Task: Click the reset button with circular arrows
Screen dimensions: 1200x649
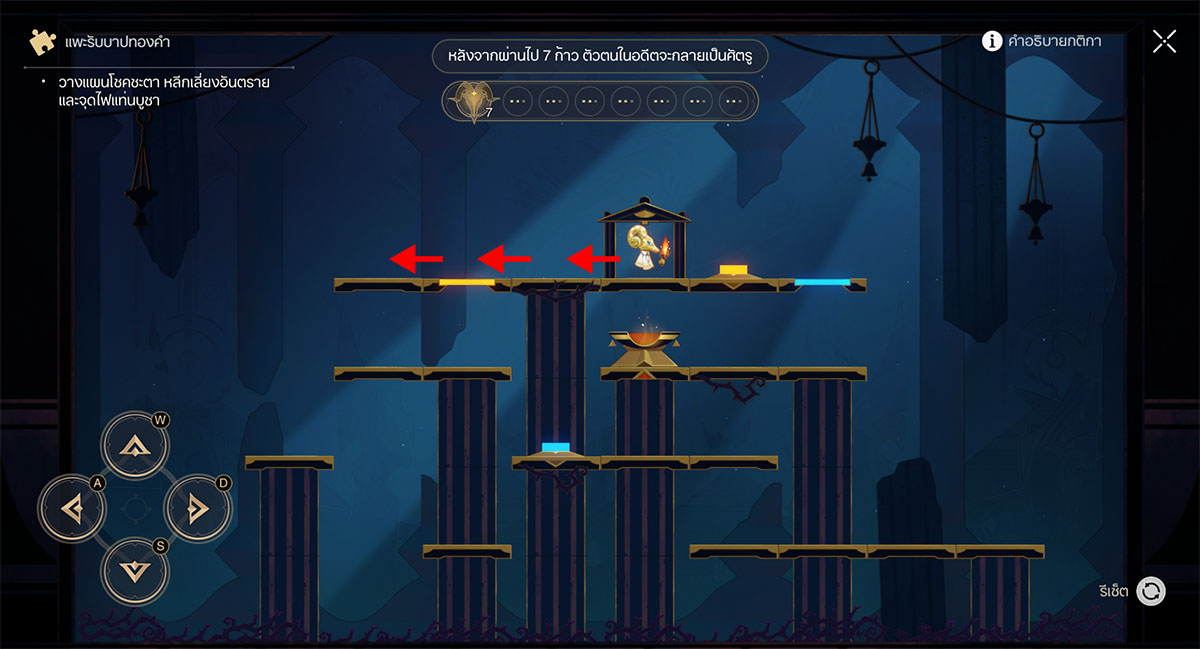Action: 1151,591
